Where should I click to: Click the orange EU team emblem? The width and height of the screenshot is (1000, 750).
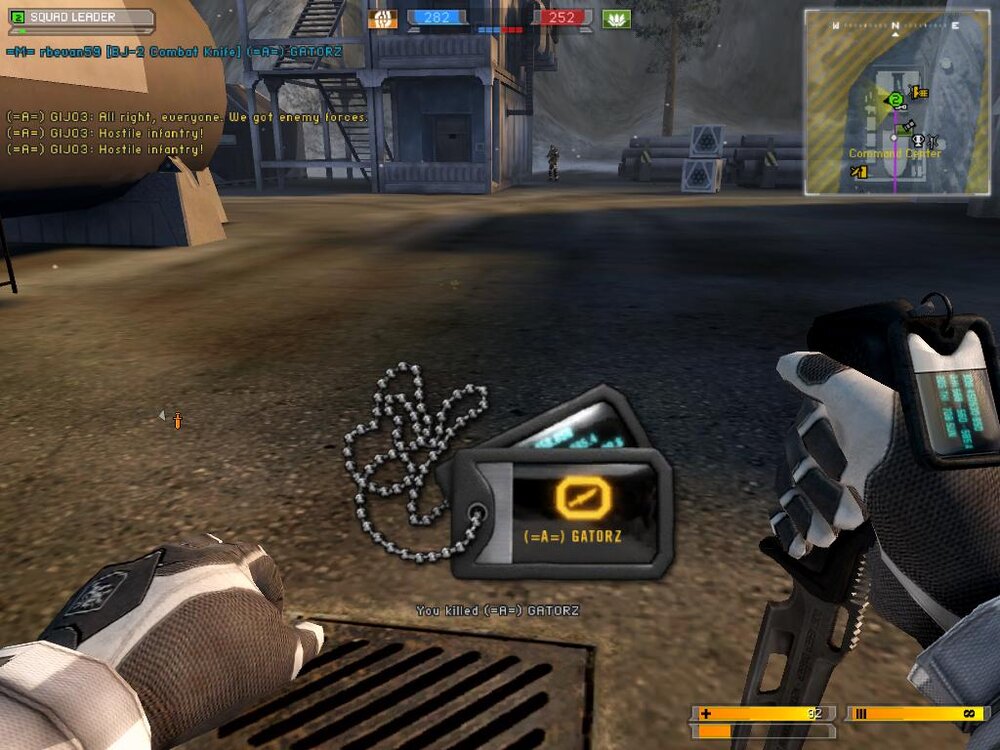point(382,18)
